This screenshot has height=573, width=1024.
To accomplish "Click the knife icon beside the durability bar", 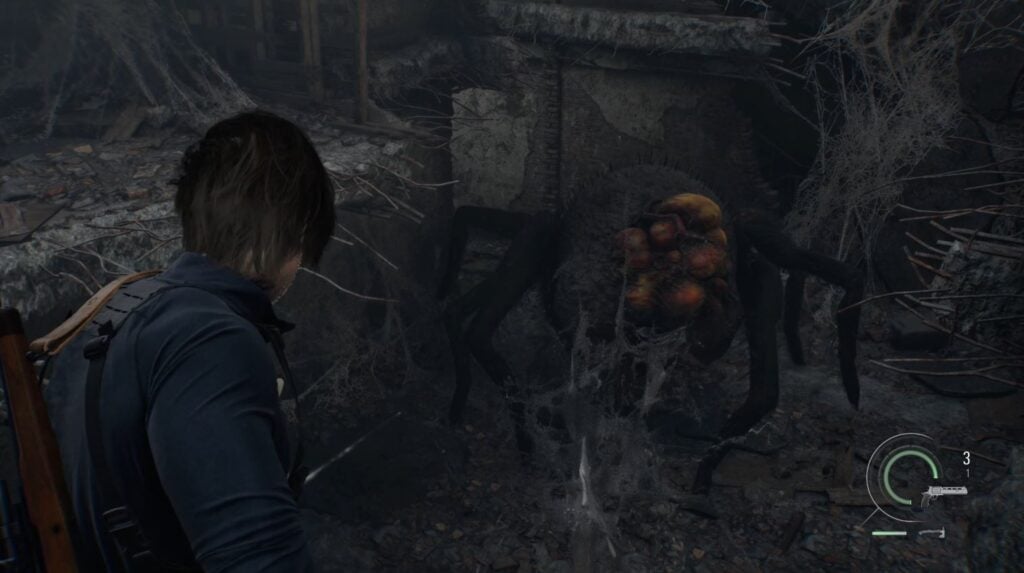I will click(933, 533).
